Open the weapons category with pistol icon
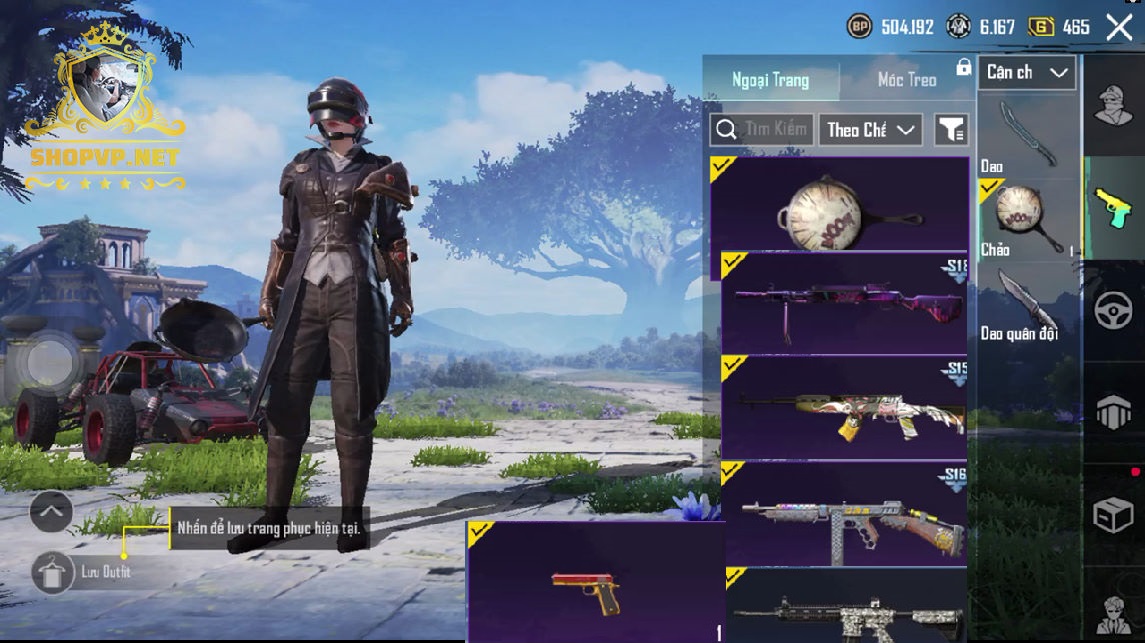 pyautogui.click(x=1113, y=207)
